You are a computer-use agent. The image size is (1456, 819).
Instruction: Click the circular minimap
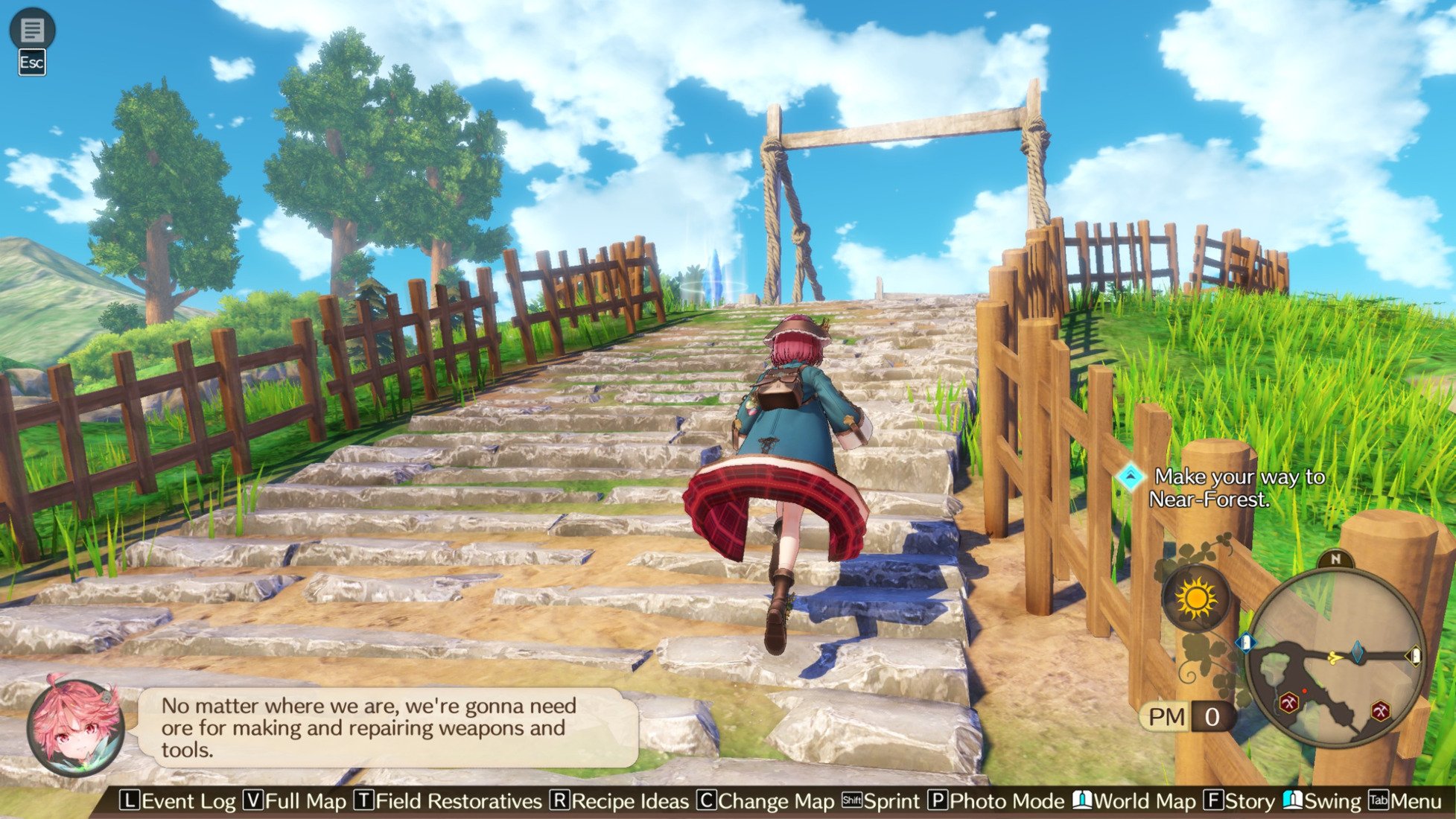(1335, 657)
